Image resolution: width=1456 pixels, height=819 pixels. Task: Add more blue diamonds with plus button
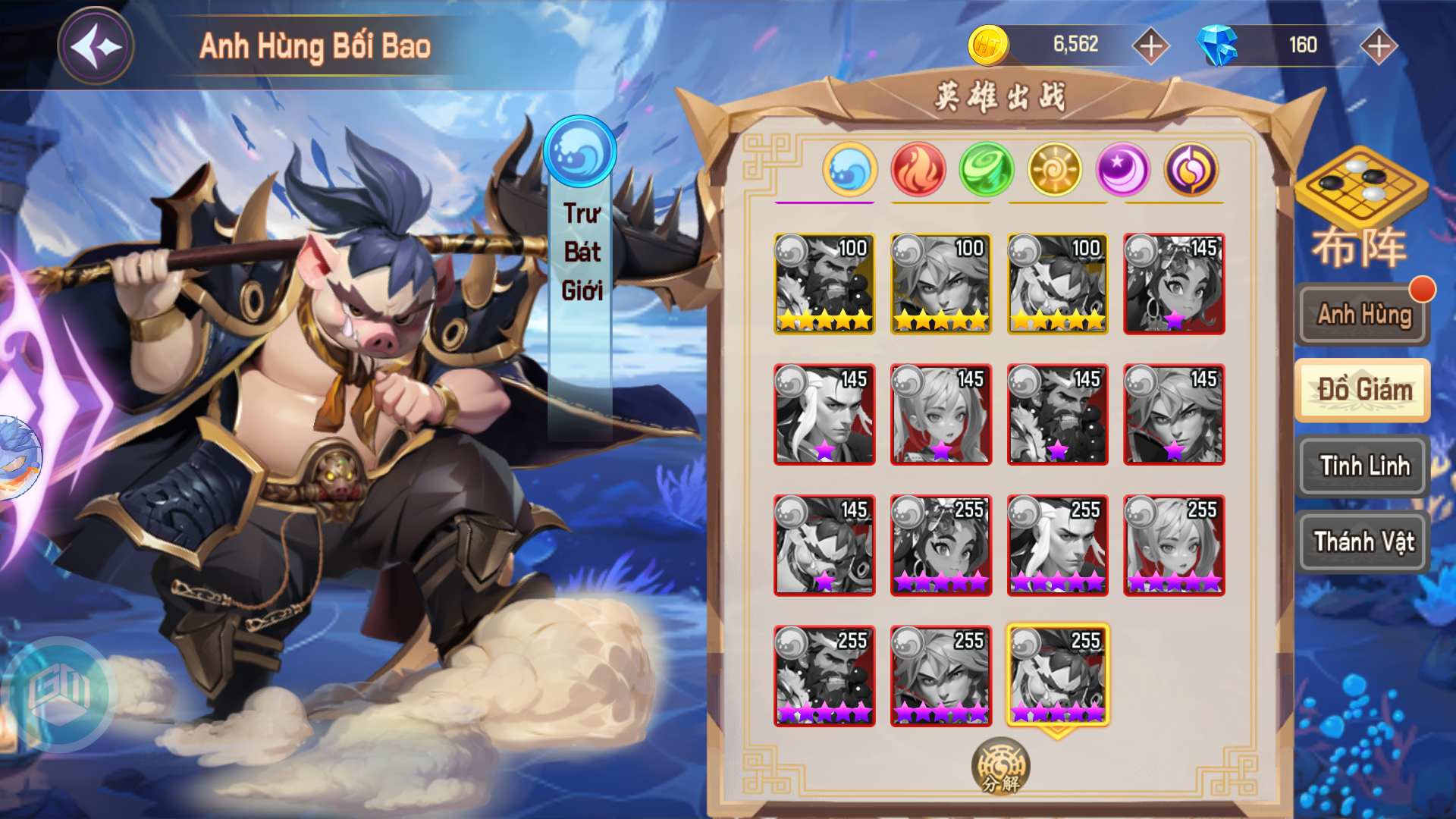(1378, 46)
